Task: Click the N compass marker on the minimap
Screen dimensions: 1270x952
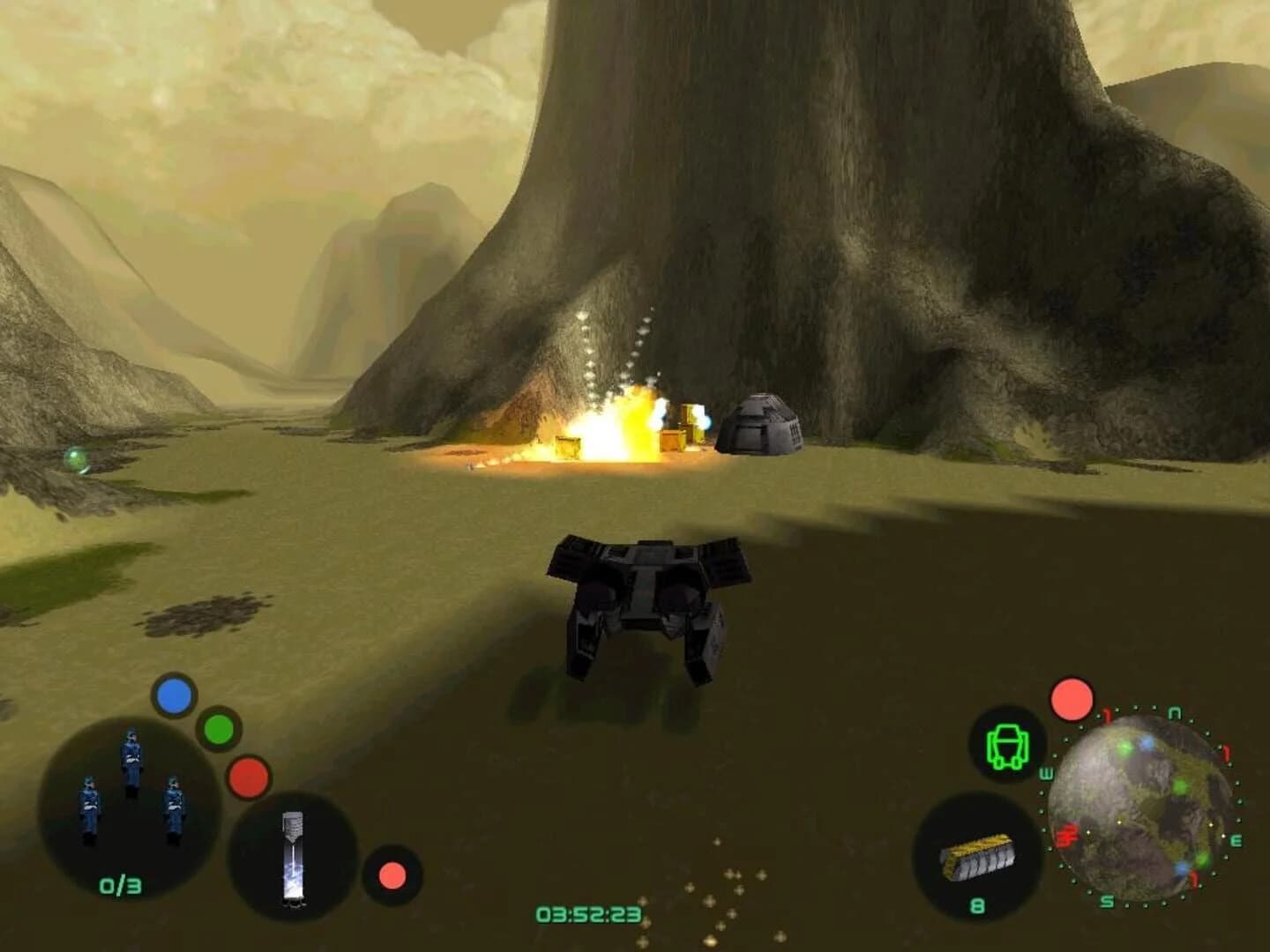Action: click(x=1173, y=712)
